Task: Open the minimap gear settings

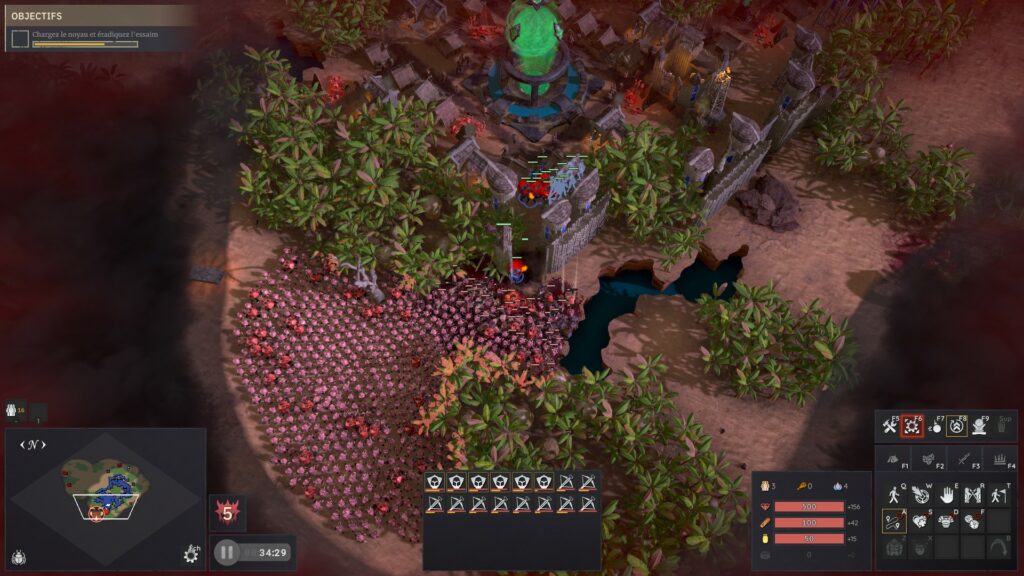Action: [191, 553]
